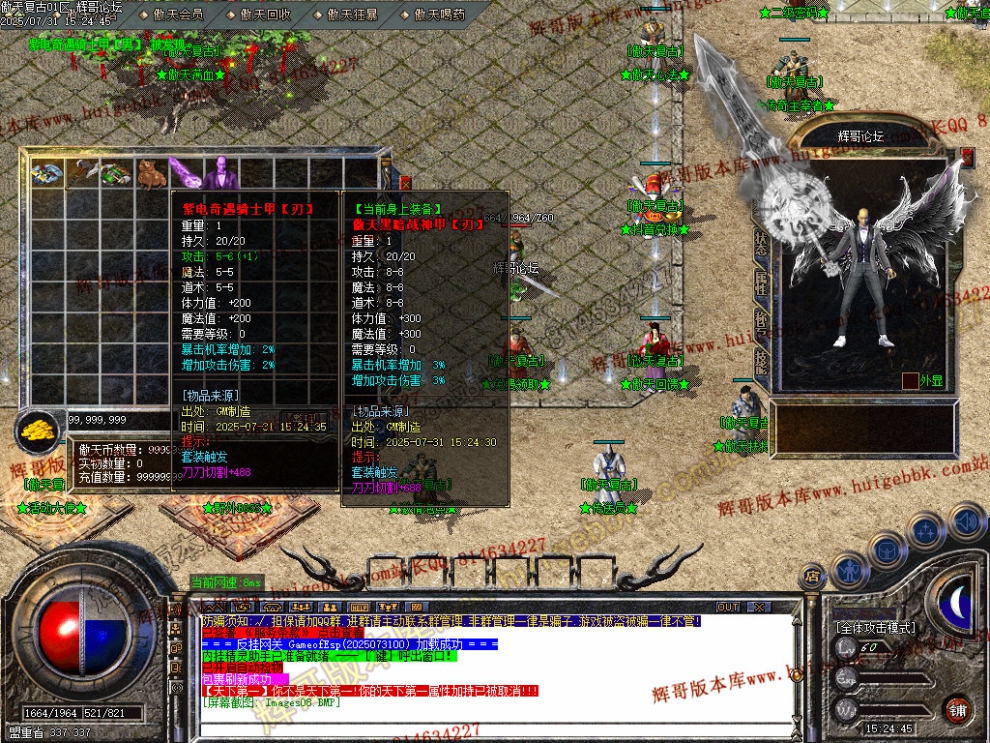Click the gold ingot pile icon
Viewport: 990px width, 743px height.
point(39,430)
